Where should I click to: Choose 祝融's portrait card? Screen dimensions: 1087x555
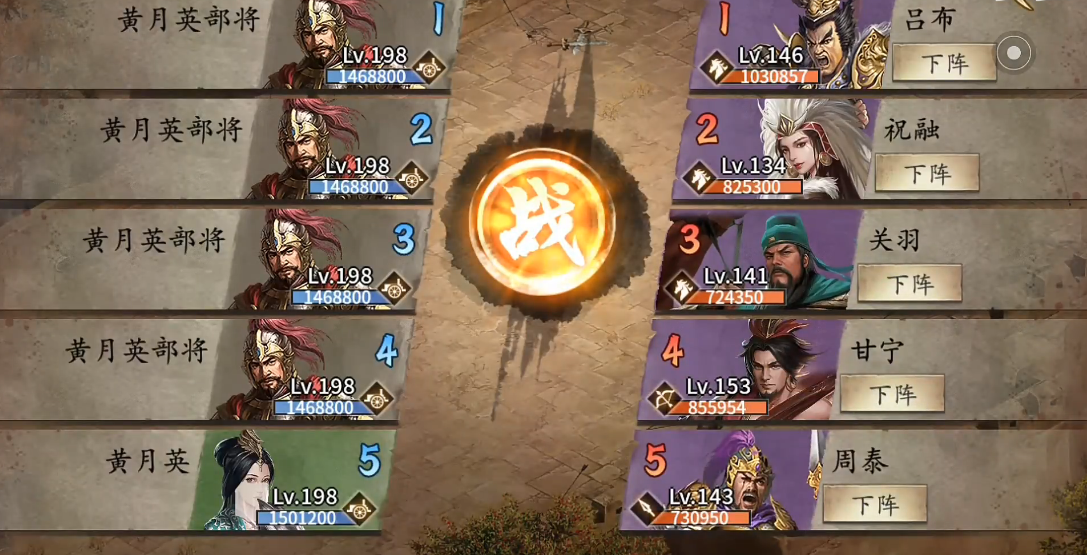[x=785, y=150]
